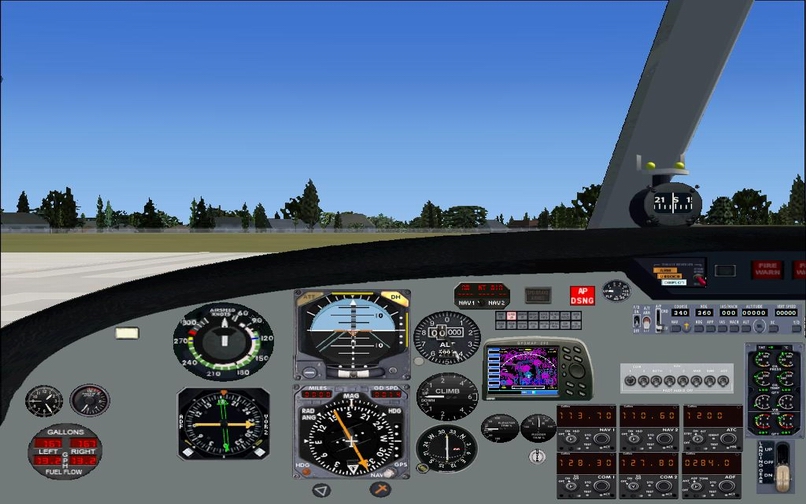Image resolution: width=806 pixels, height=504 pixels.
Task: Click the NAV1/NAV2 selector switch
Action: point(480,301)
